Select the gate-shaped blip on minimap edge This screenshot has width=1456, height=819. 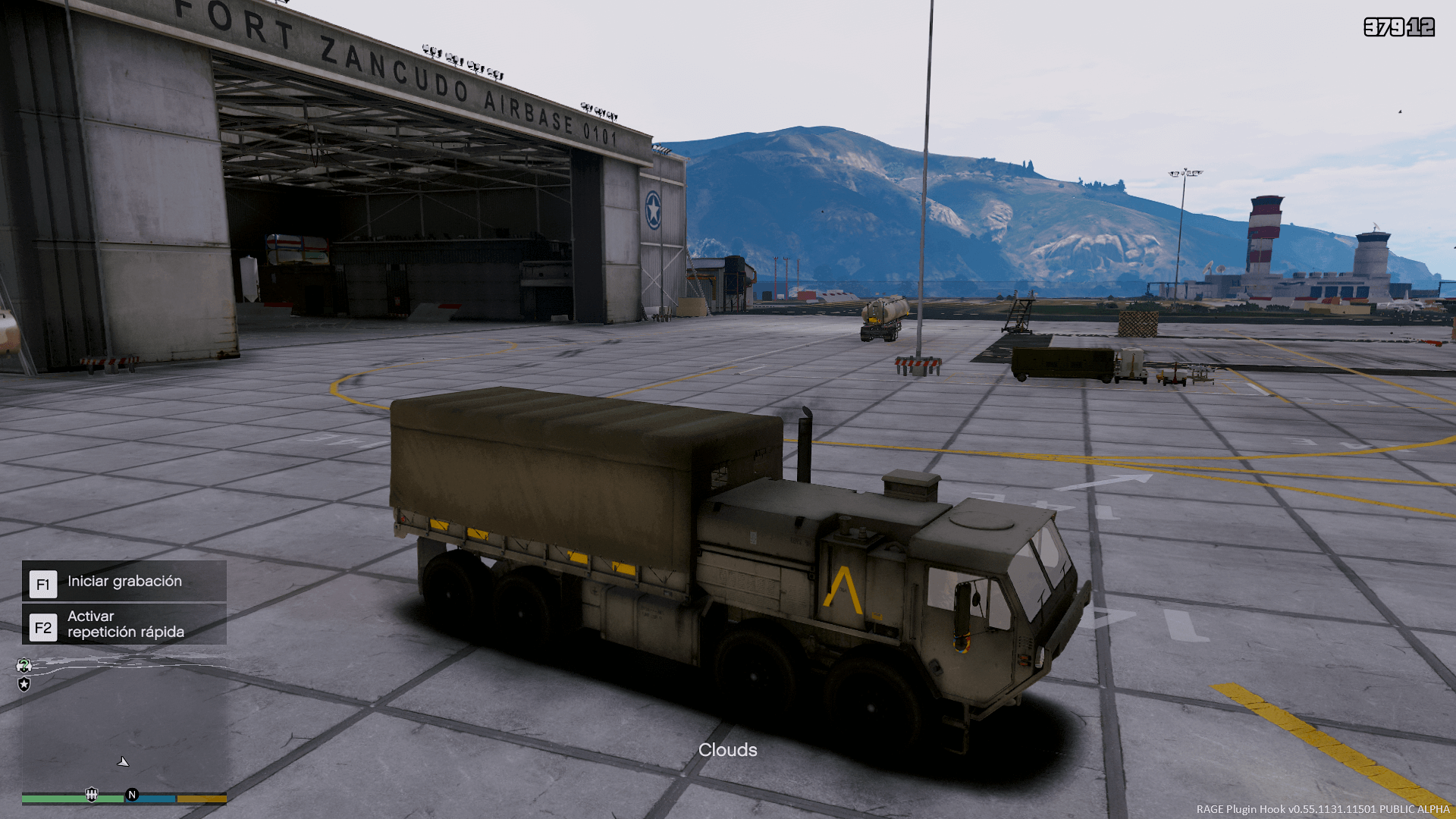coord(92,795)
